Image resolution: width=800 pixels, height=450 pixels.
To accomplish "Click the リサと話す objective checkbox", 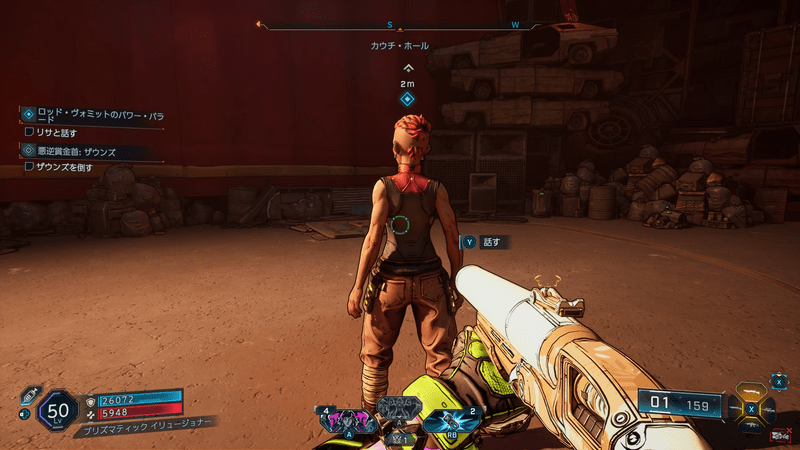I will click(x=29, y=132).
